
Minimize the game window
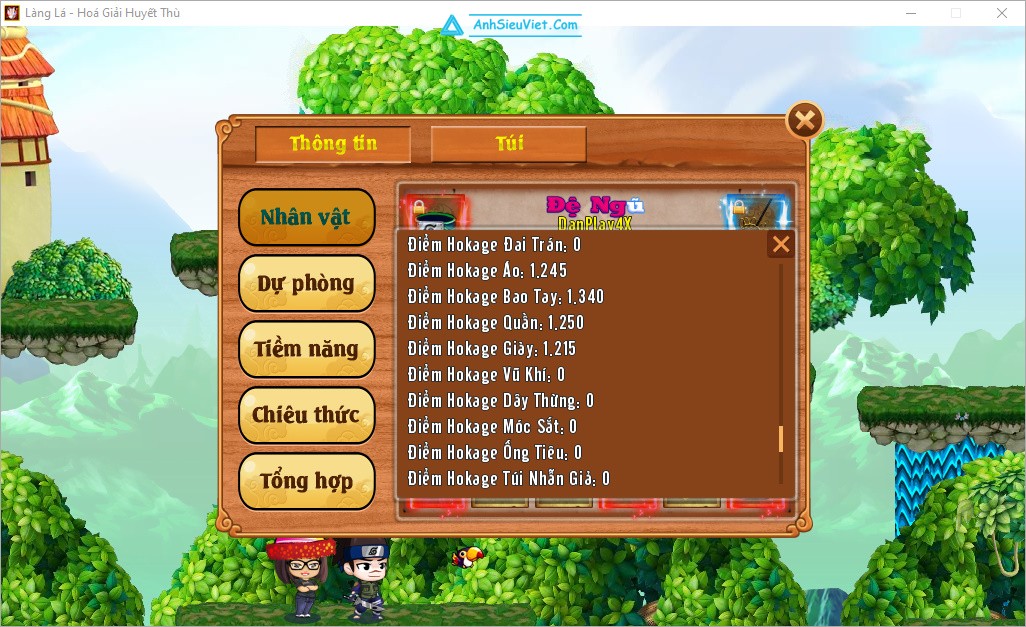pyautogui.click(x=910, y=13)
